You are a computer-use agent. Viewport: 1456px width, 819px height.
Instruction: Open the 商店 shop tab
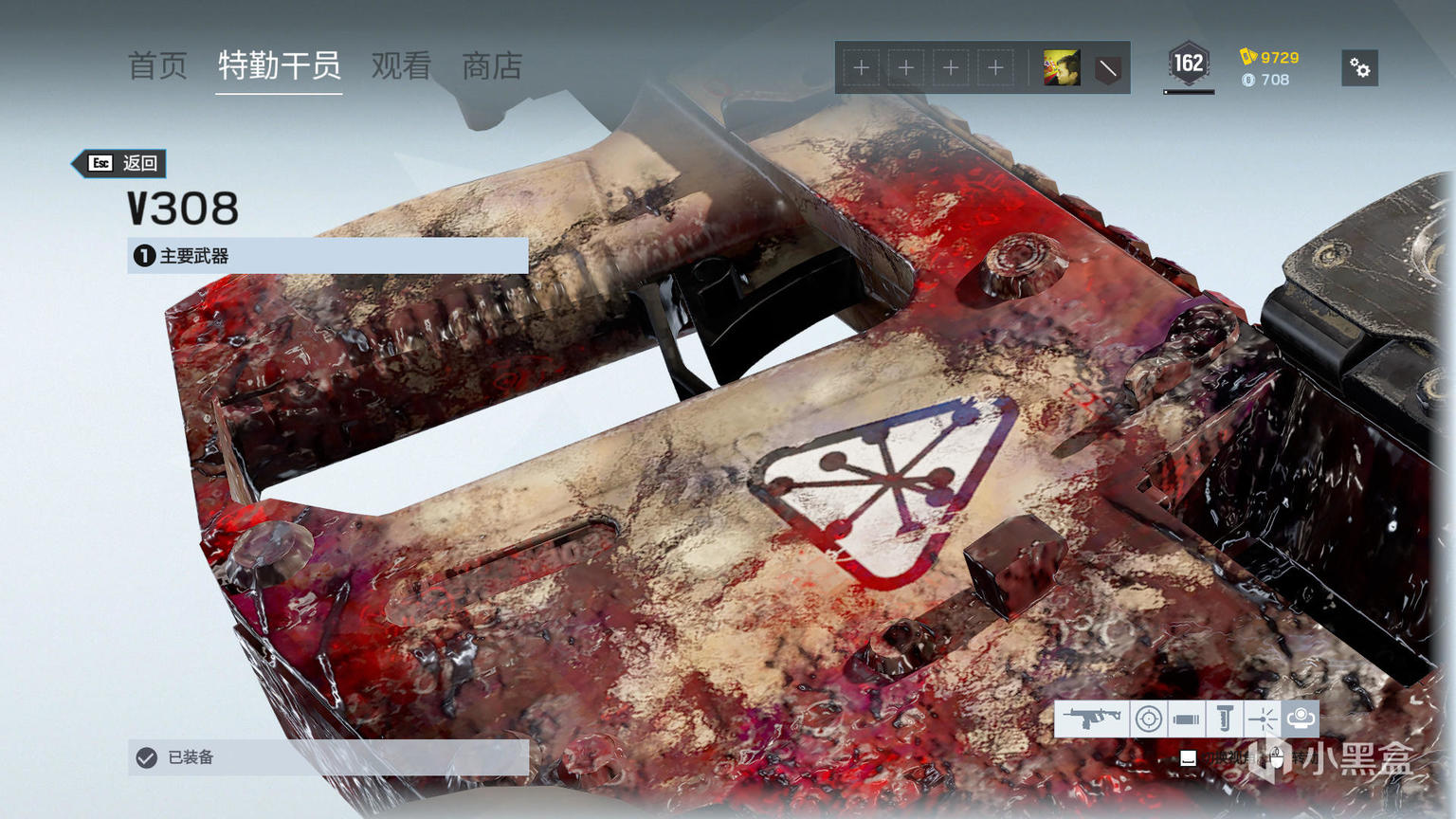point(492,66)
